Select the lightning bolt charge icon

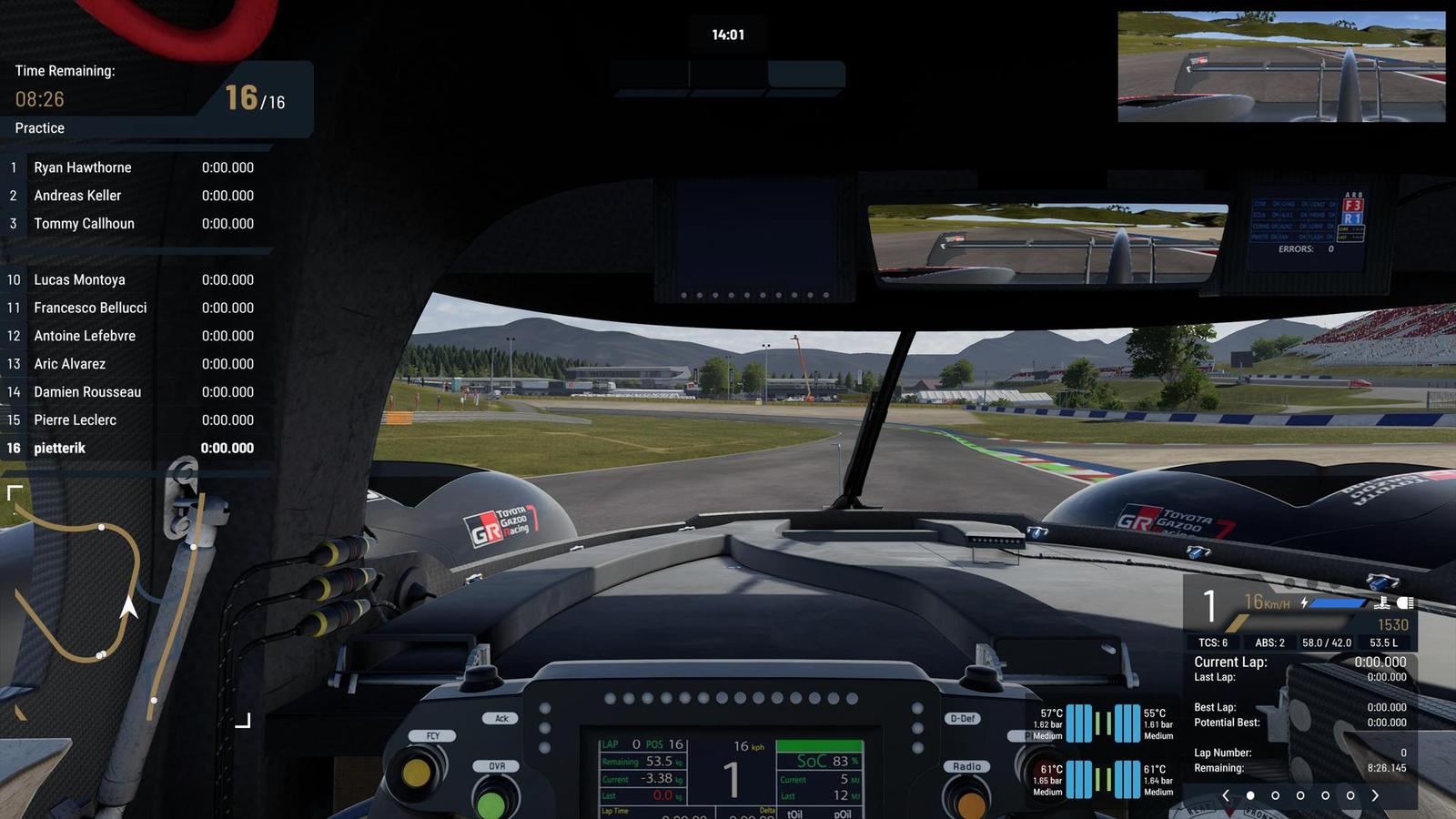click(1304, 602)
